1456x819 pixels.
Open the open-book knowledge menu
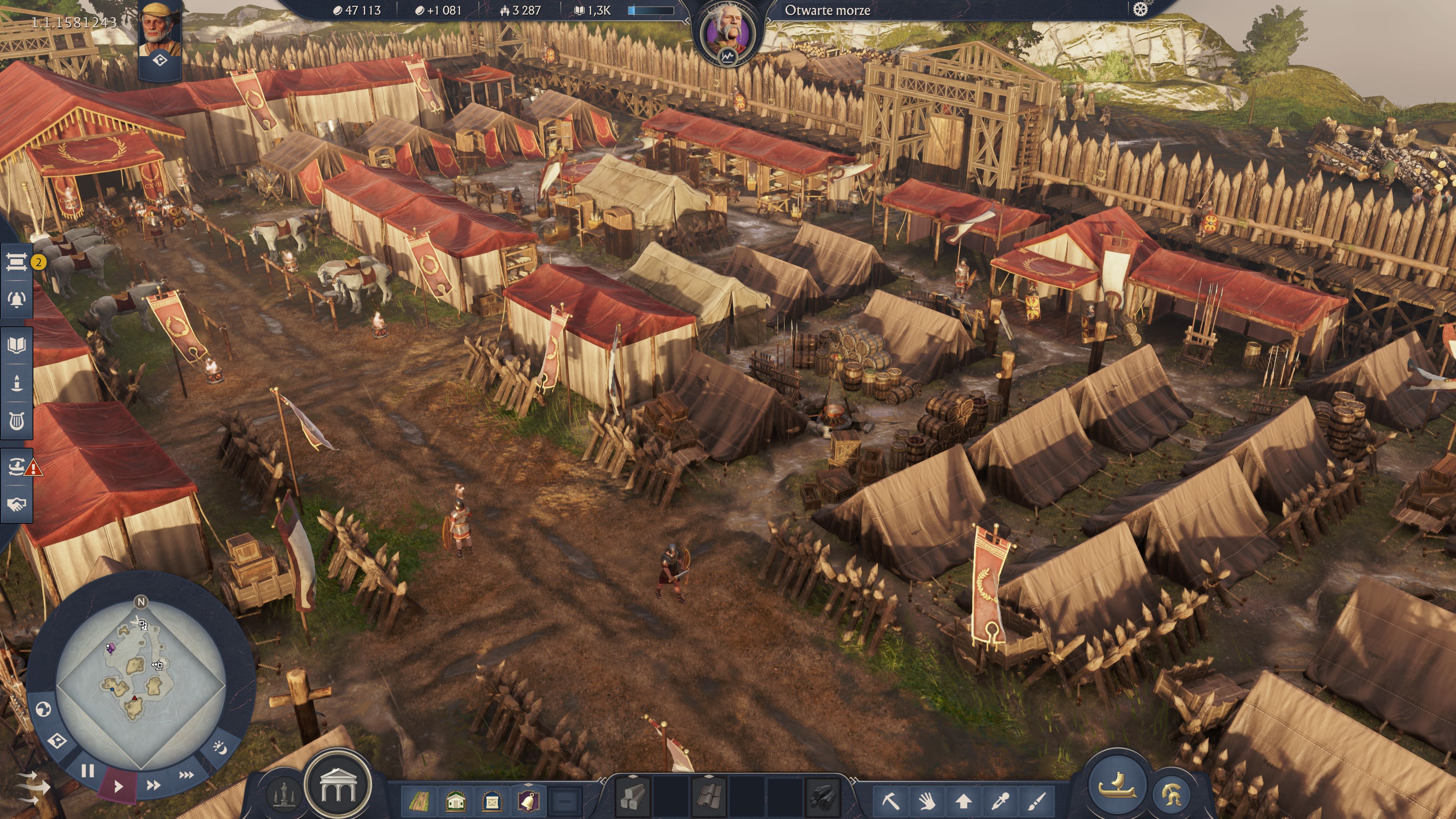pos(16,345)
